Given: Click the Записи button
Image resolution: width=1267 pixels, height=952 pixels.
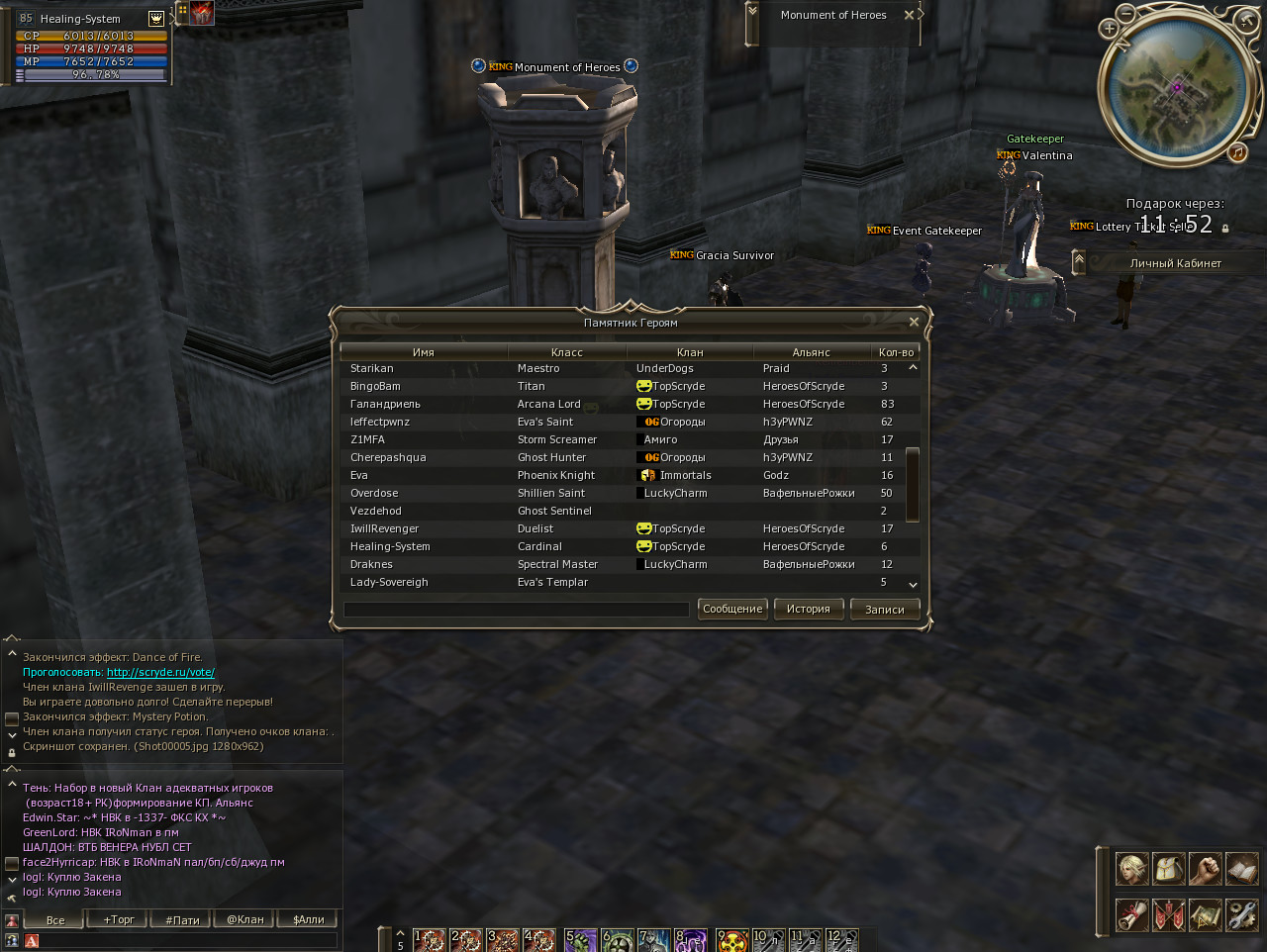Looking at the screenshot, I should 885,610.
